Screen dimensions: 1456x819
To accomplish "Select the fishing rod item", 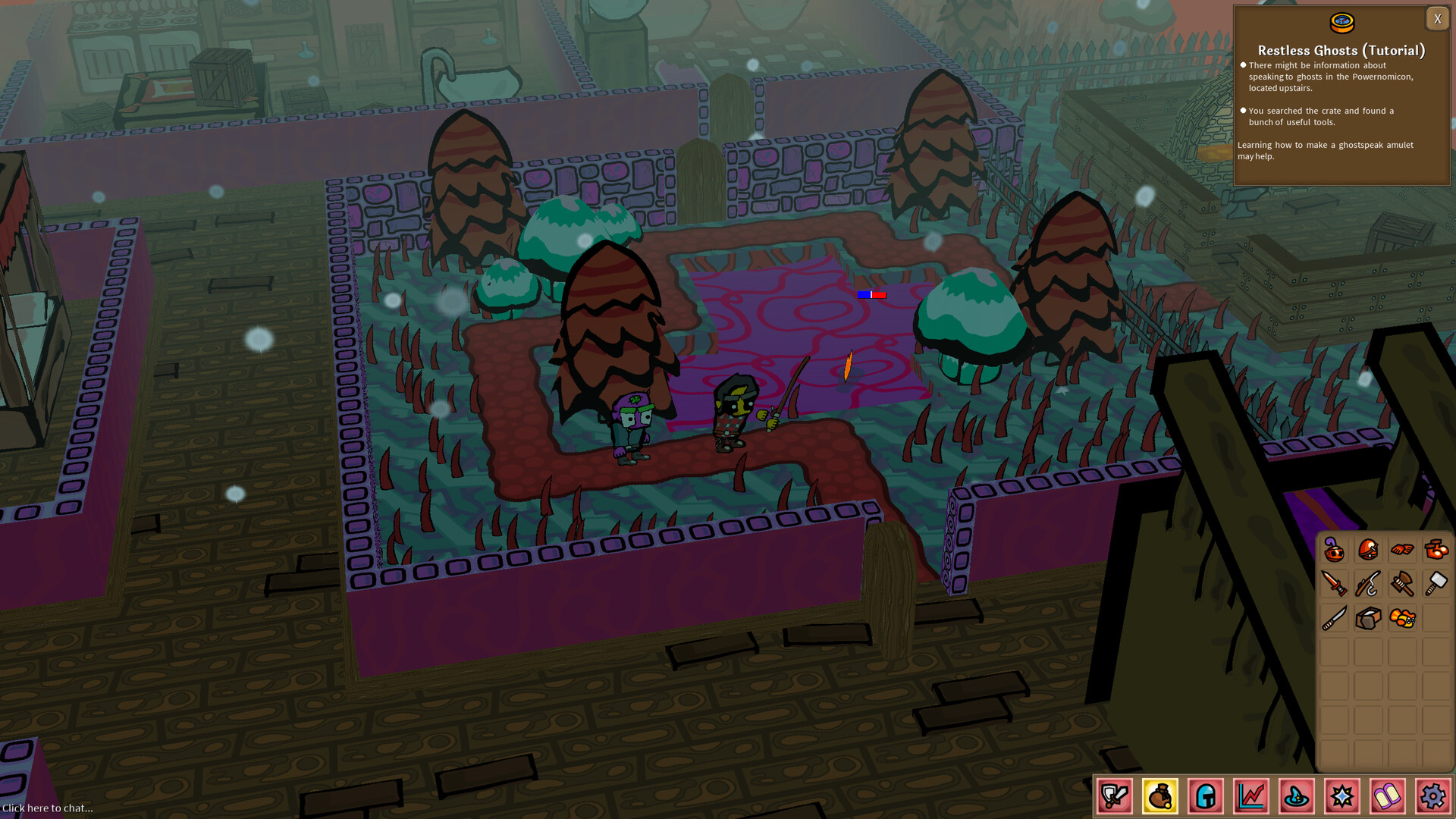I will tap(1368, 584).
